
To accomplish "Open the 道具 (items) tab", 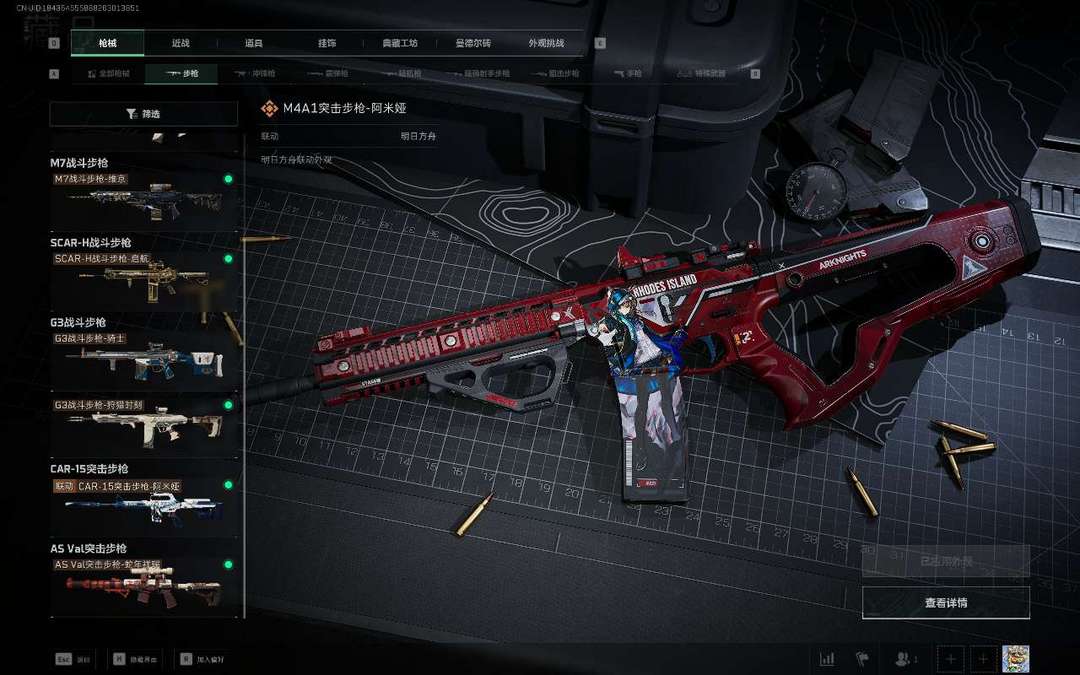I will (253, 43).
